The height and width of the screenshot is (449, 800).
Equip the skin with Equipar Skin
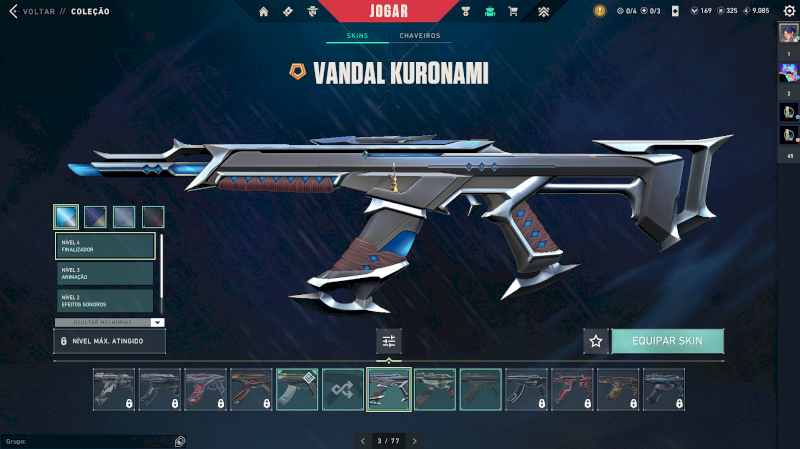click(667, 341)
